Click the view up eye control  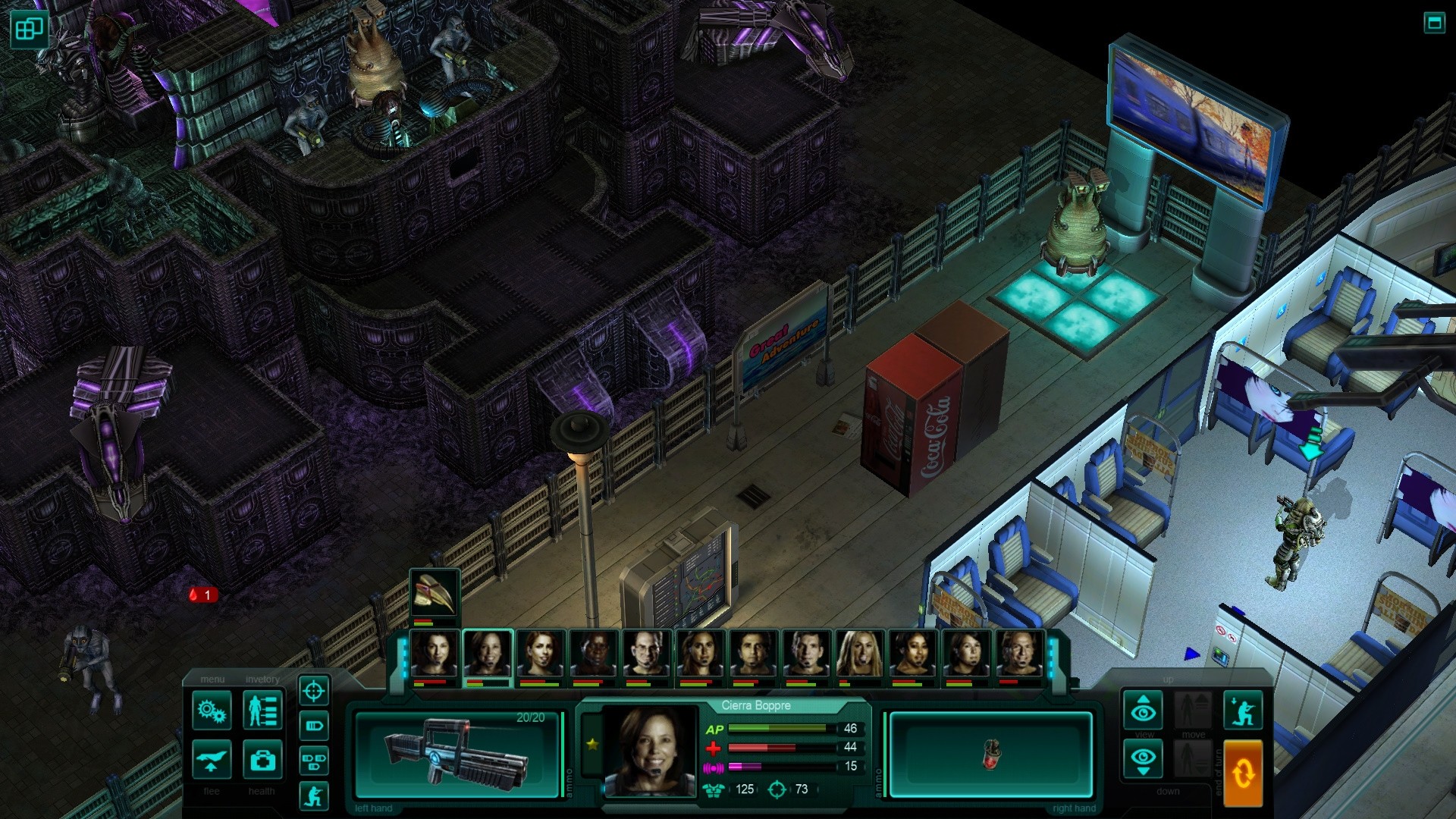tap(1142, 710)
